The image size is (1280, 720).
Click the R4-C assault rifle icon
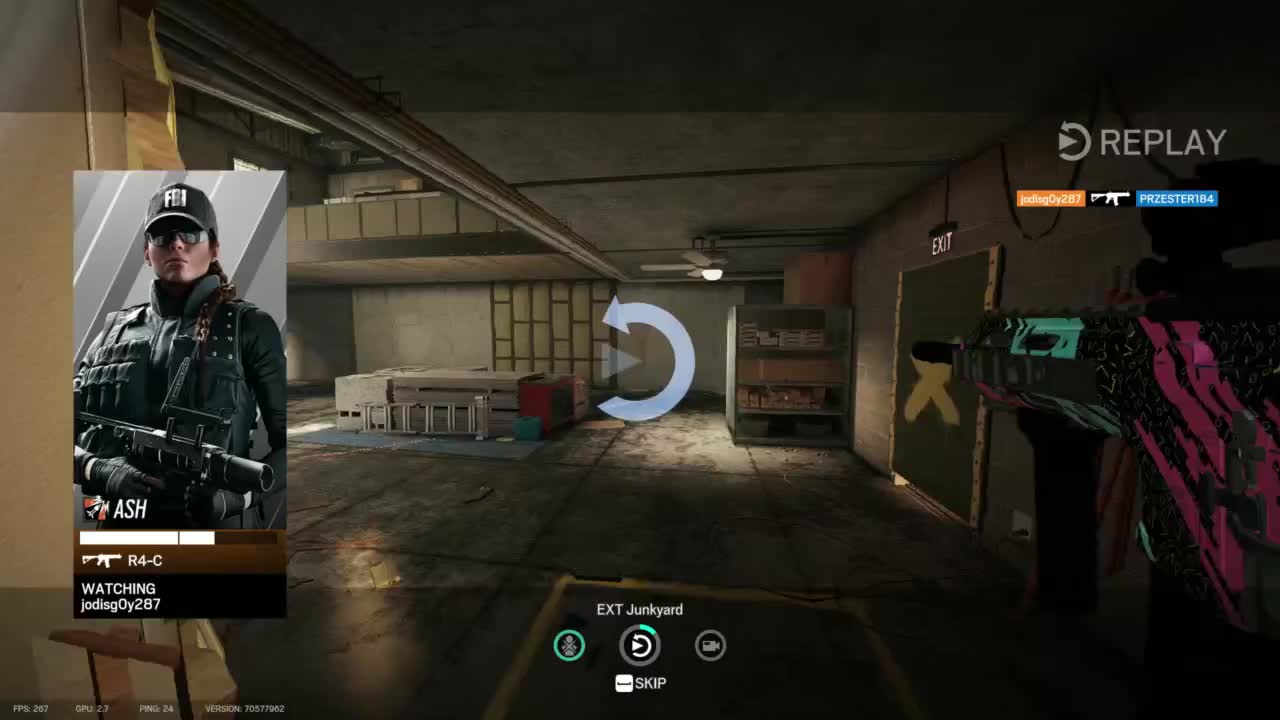tap(101, 560)
